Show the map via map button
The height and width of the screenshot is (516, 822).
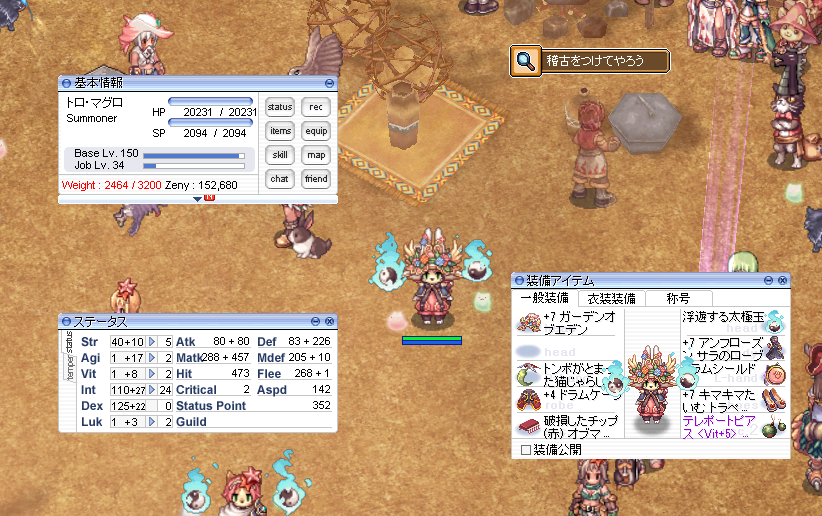316,155
